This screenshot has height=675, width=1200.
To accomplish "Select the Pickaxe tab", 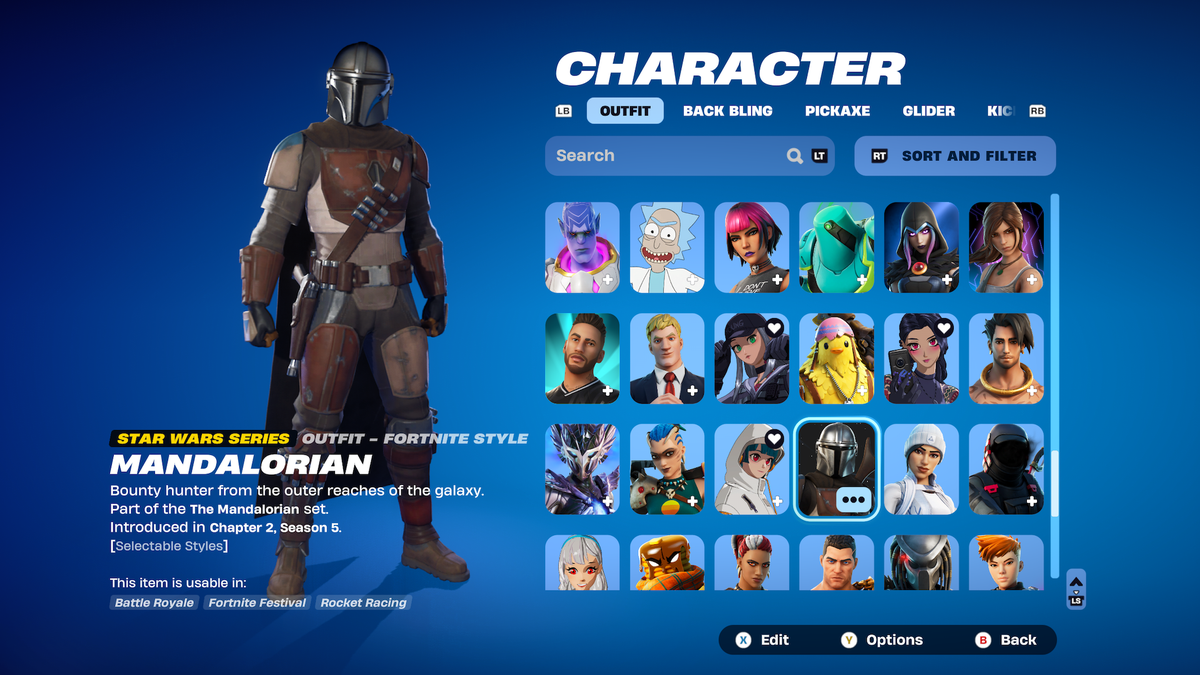I will (x=837, y=111).
